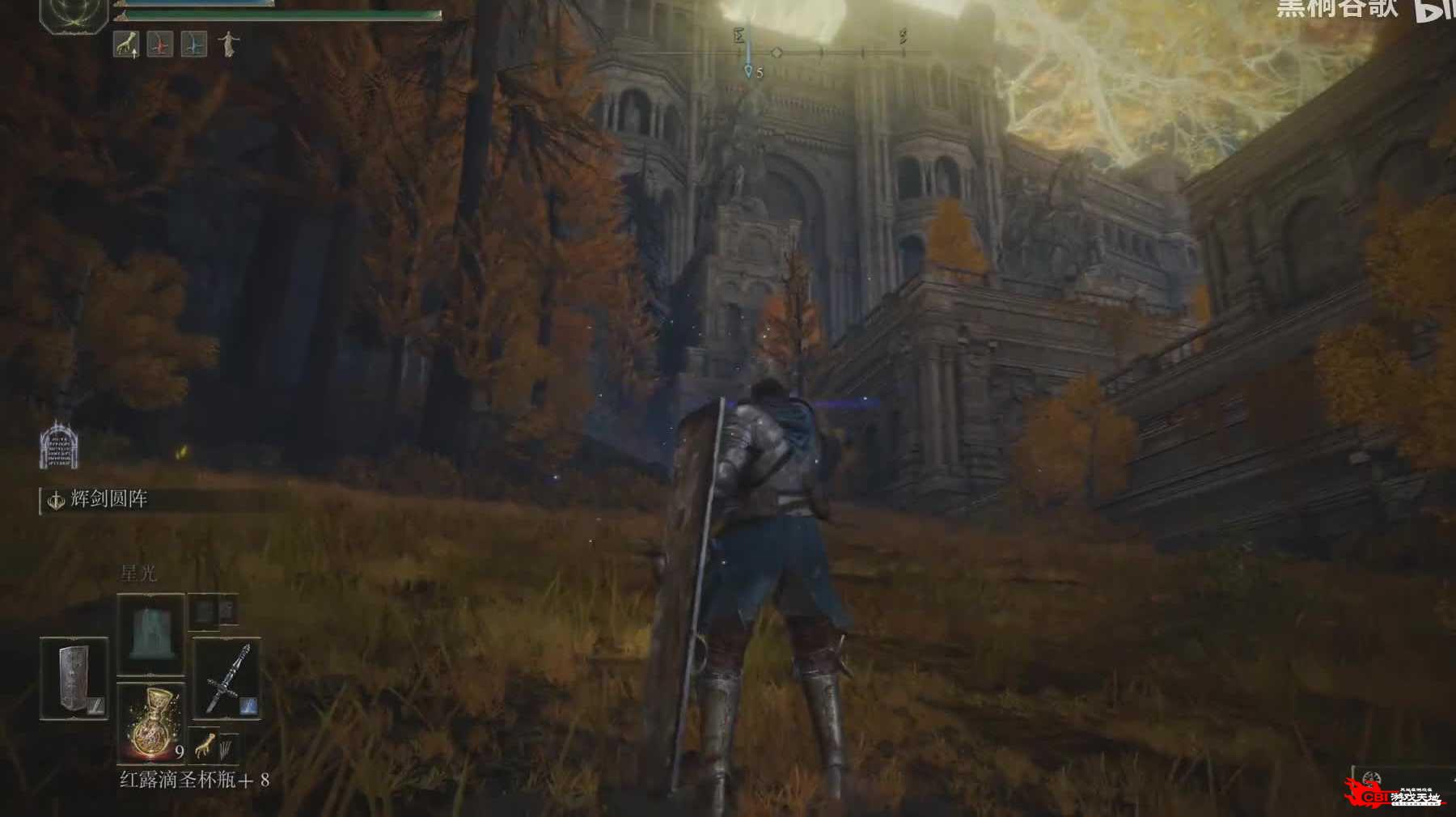
Task: Click the great rune emblem beside the bars
Action: [74, 15]
